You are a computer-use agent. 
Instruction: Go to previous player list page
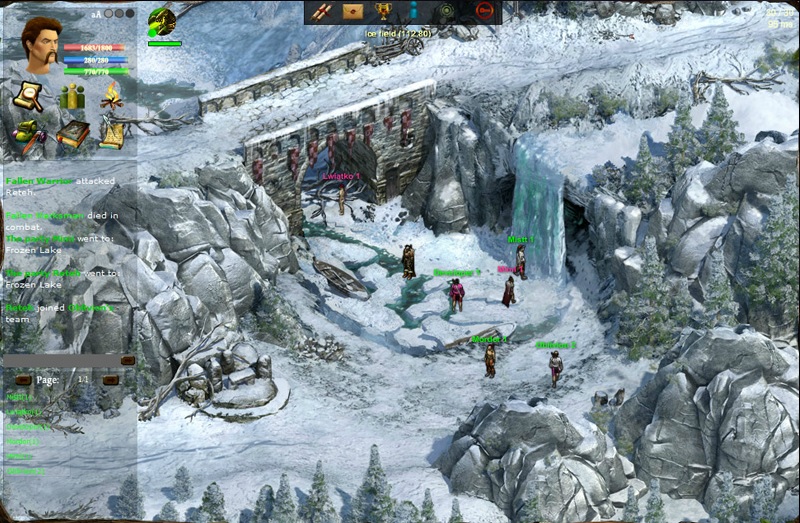(x=23, y=380)
